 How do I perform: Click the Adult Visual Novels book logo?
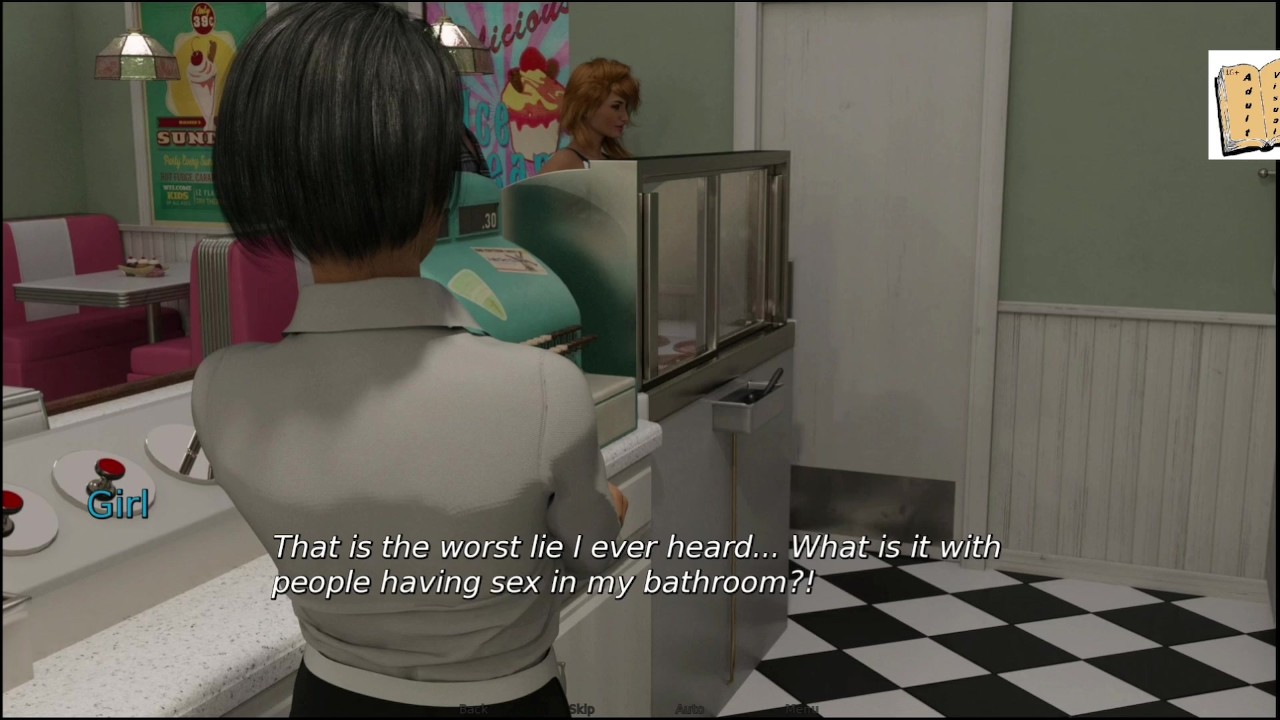(x=1243, y=105)
